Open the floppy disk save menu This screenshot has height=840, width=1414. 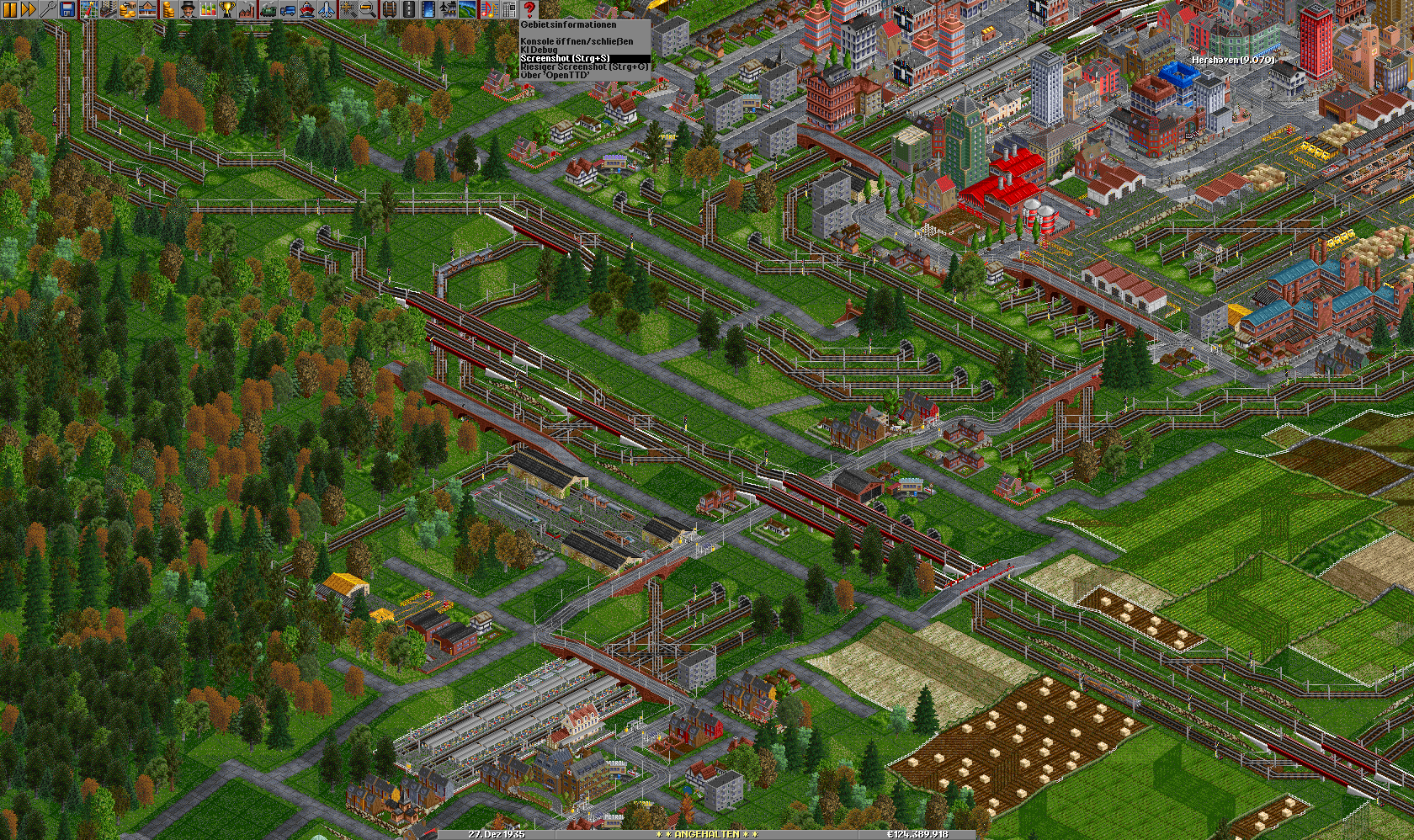click(x=67, y=9)
